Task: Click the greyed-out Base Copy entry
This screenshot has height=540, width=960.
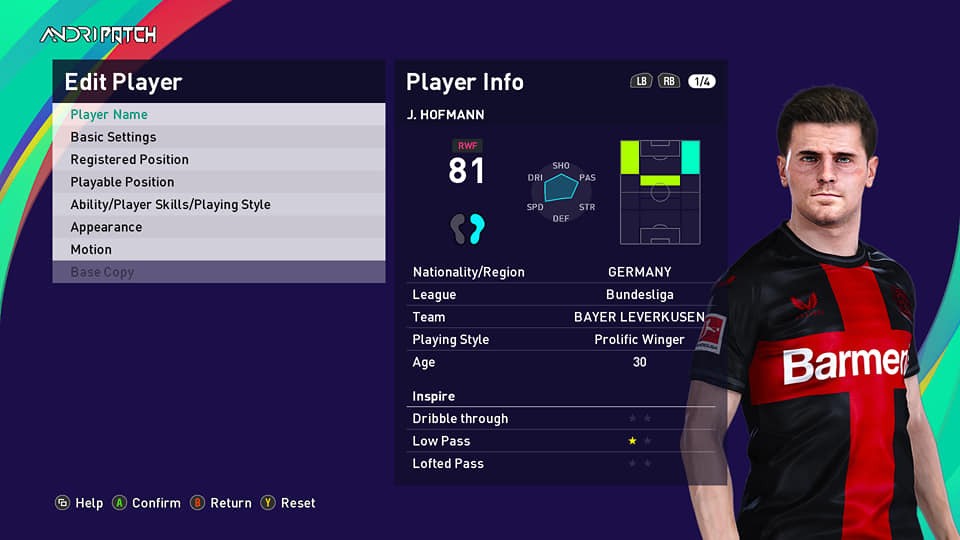Action: pyautogui.click(x=218, y=272)
